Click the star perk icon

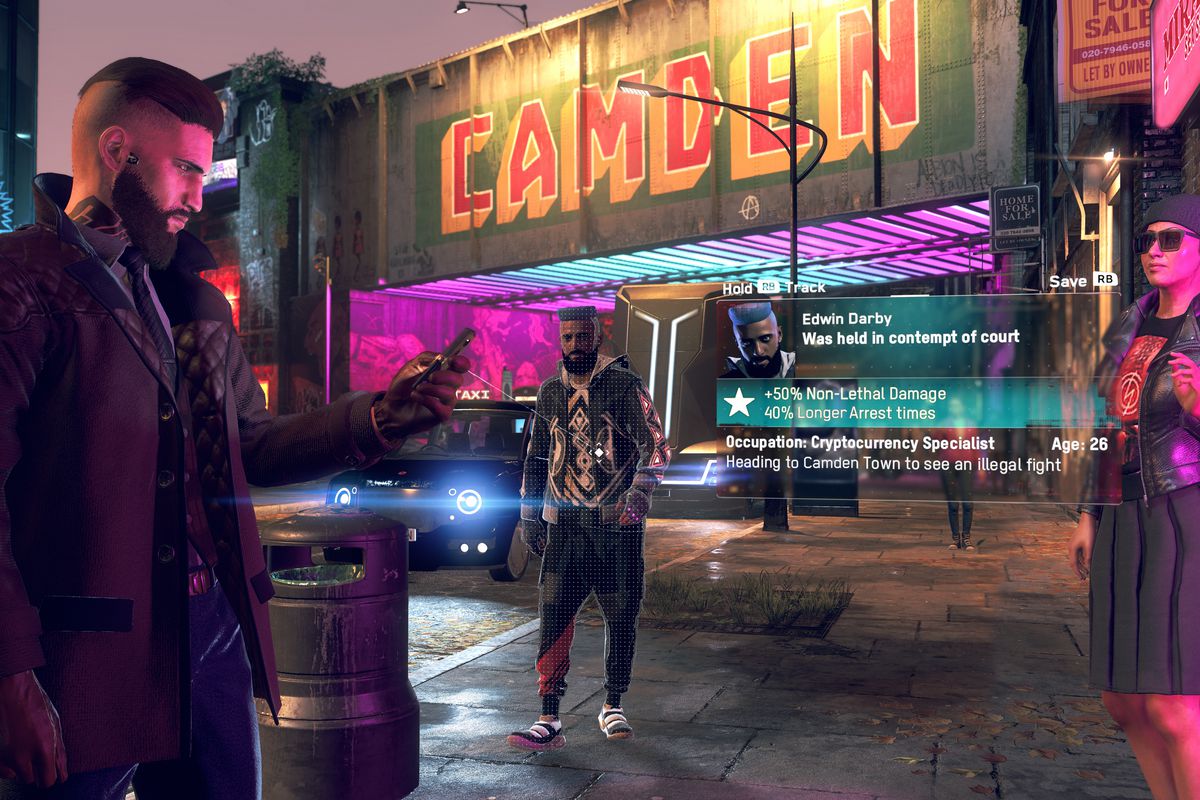pos(739,403)
